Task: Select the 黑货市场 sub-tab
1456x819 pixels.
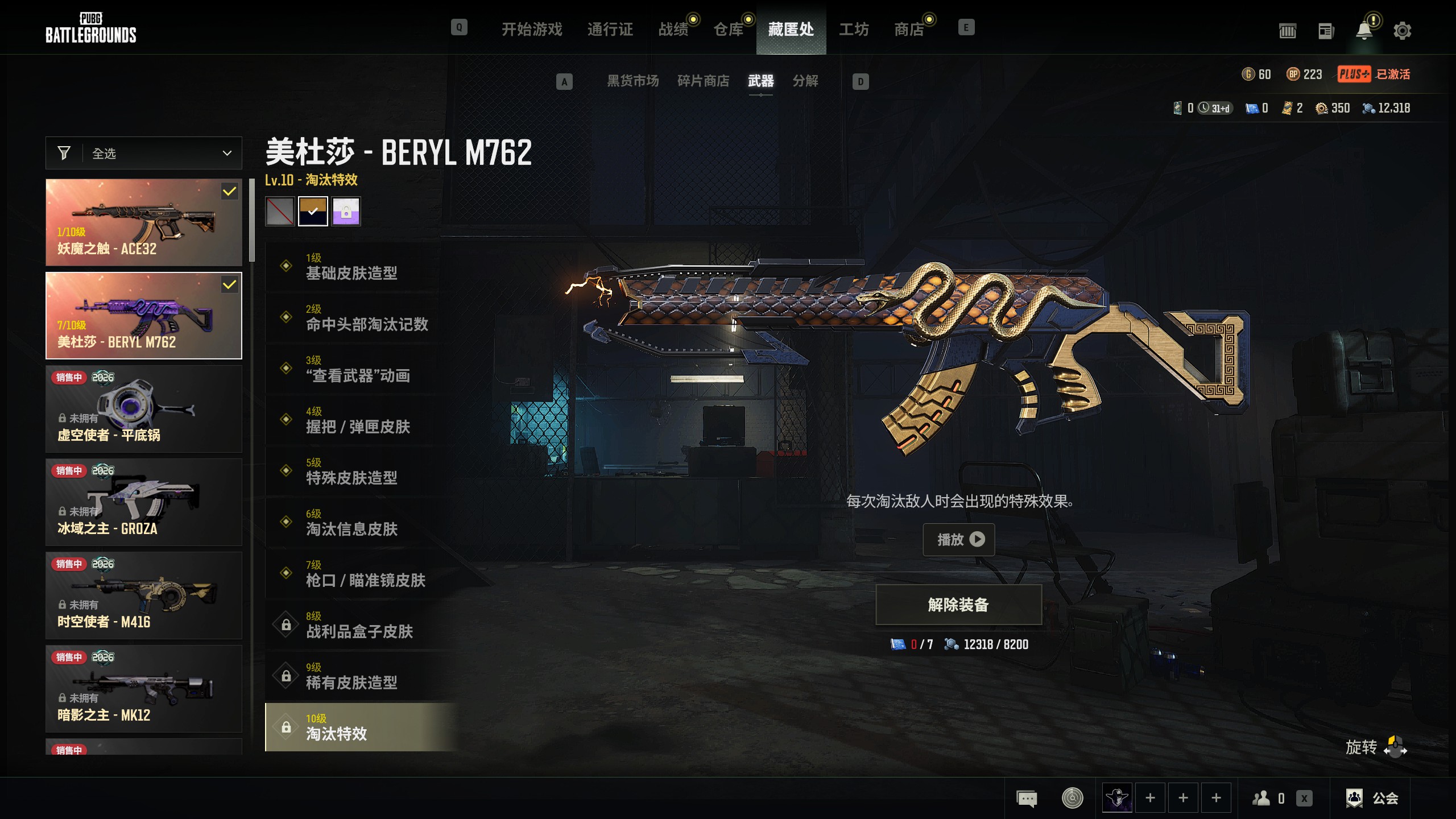Action: tap(632, 81)
